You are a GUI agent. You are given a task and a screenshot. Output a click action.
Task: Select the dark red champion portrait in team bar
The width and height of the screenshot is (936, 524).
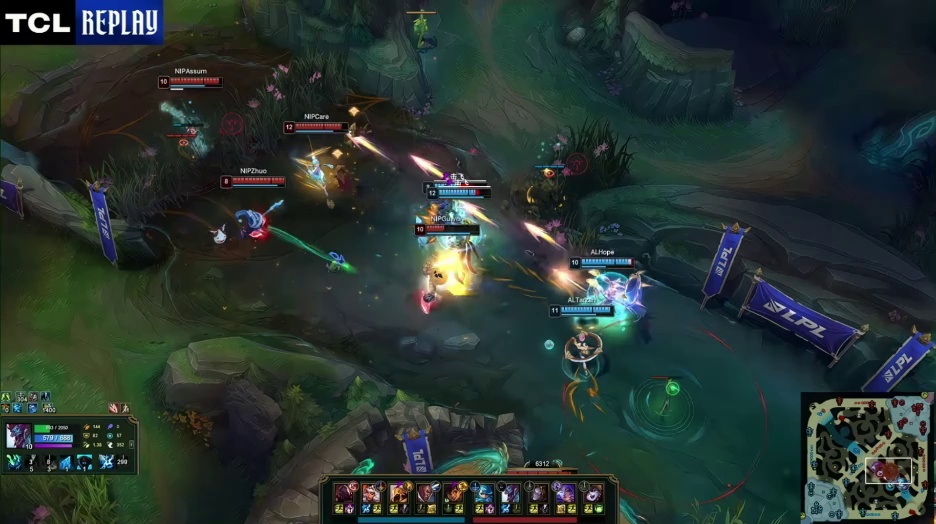click(345, 492)
